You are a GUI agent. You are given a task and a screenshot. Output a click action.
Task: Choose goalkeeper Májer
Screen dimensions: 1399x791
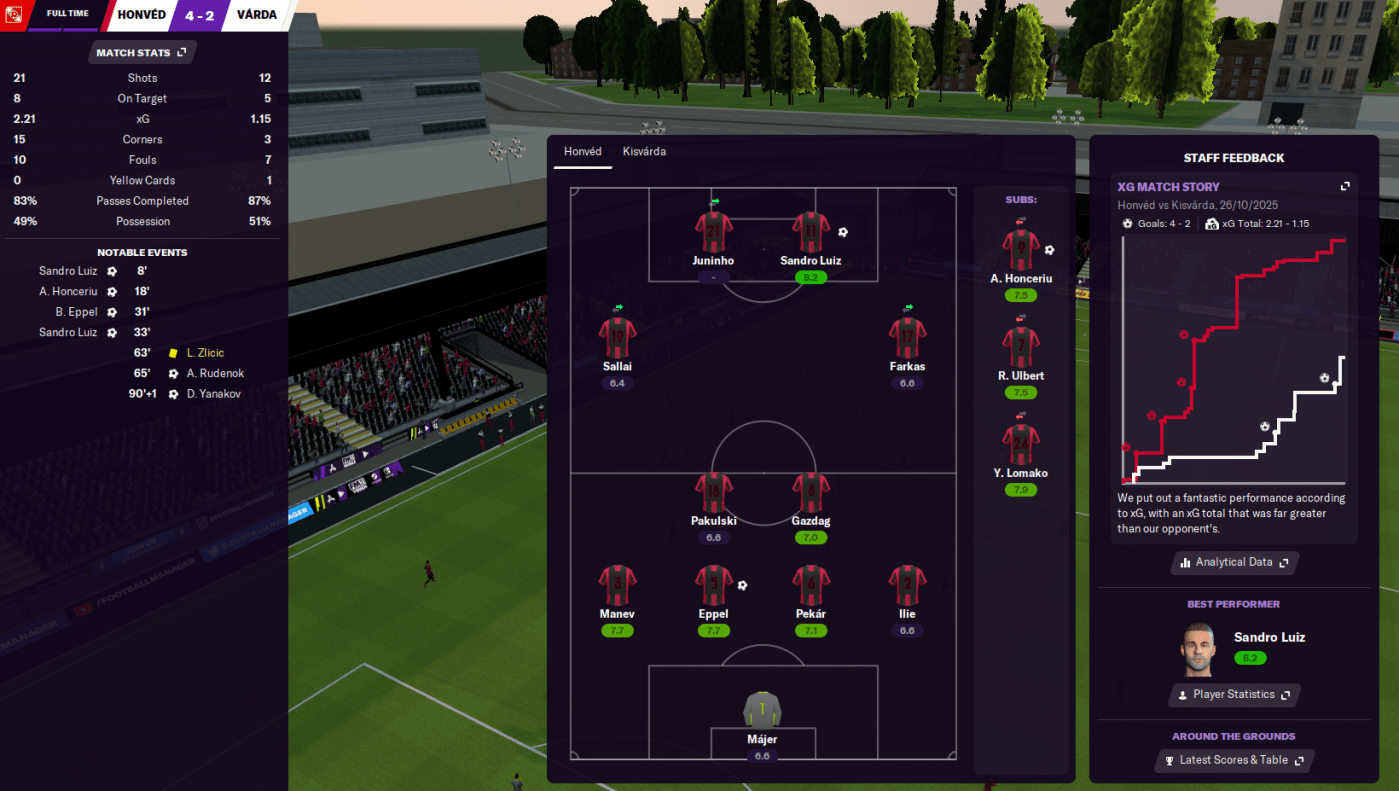(x=762, y=712)
